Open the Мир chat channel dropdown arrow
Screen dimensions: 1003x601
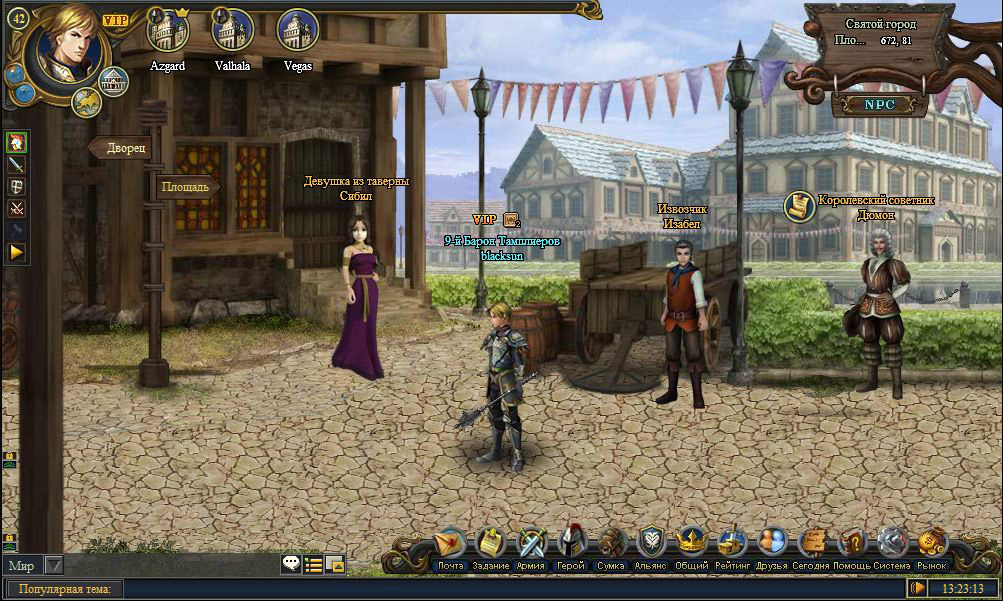point(54,566)
